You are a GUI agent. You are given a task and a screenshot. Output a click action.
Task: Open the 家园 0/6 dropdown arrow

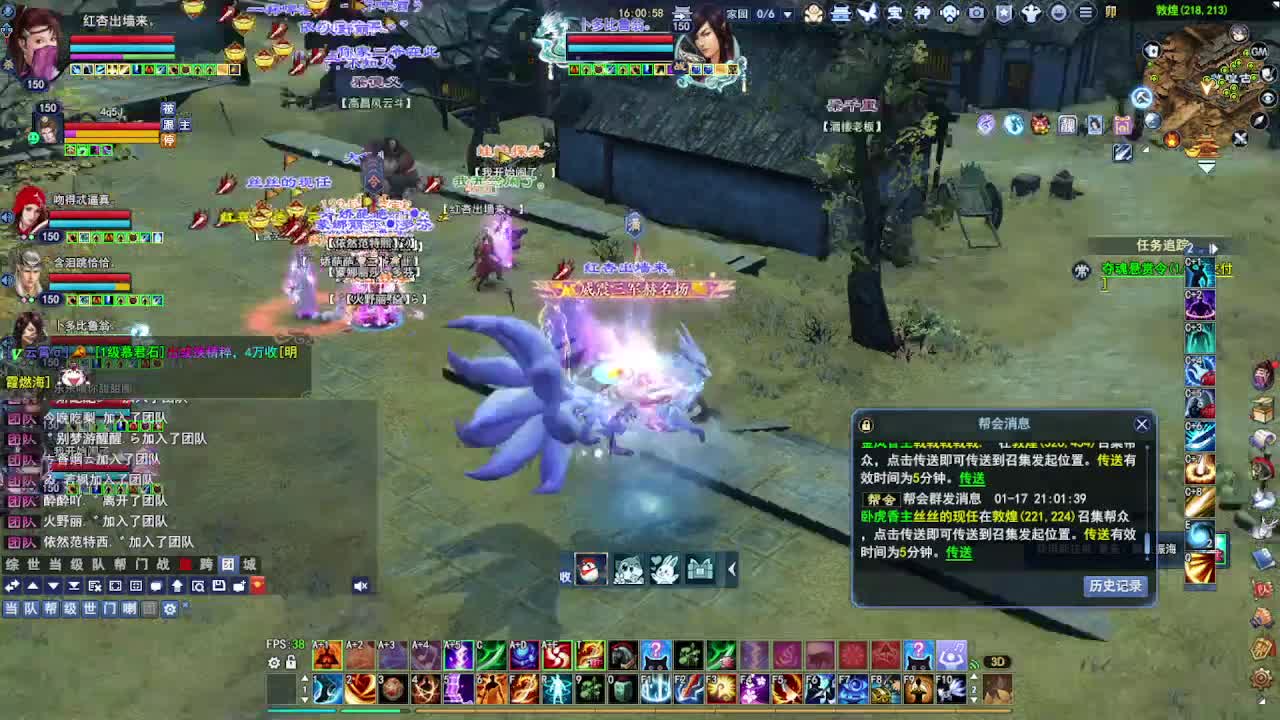click(x=788, y=12)
